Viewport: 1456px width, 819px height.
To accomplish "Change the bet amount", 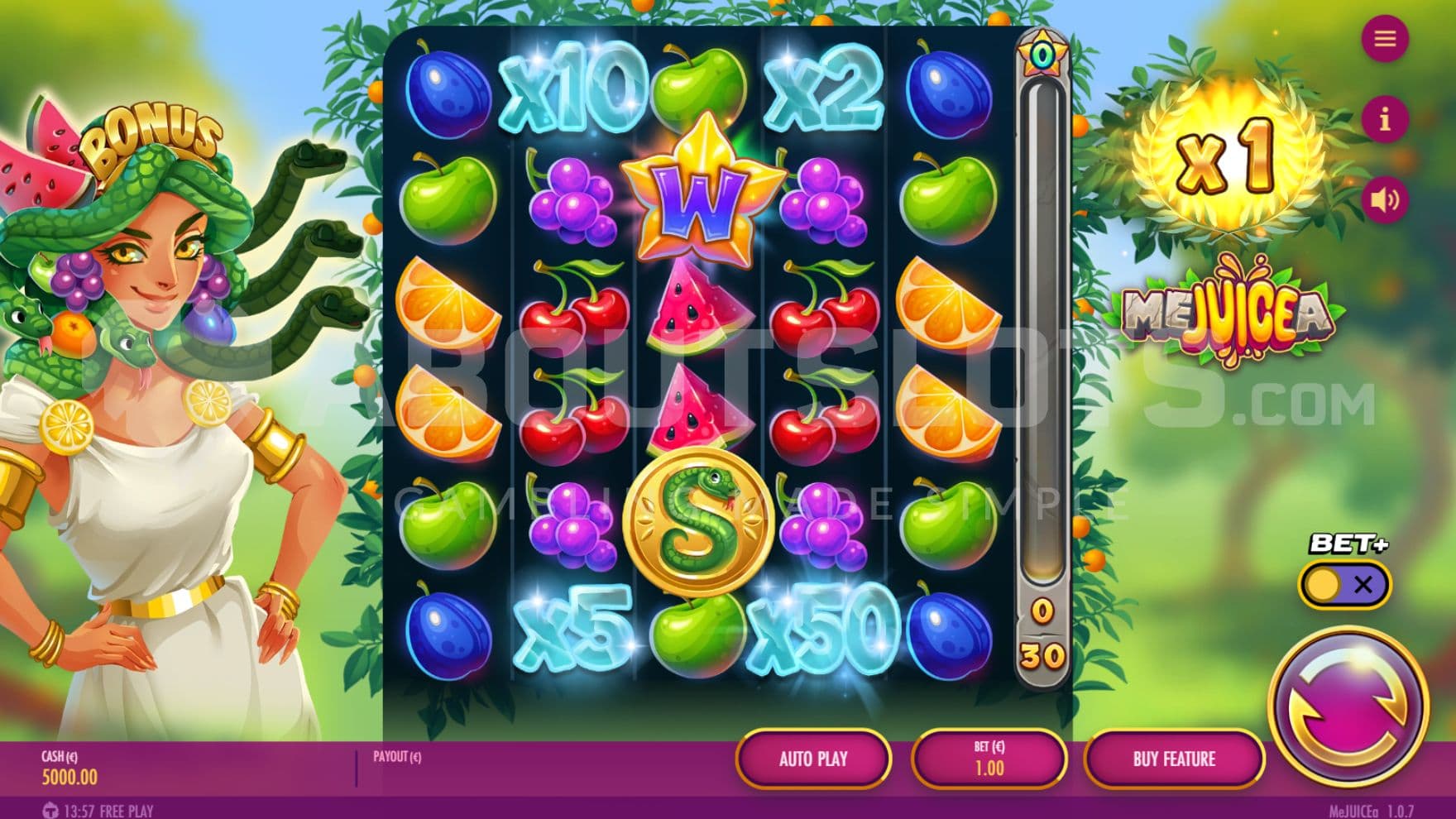I will click(x=989, y=759).
